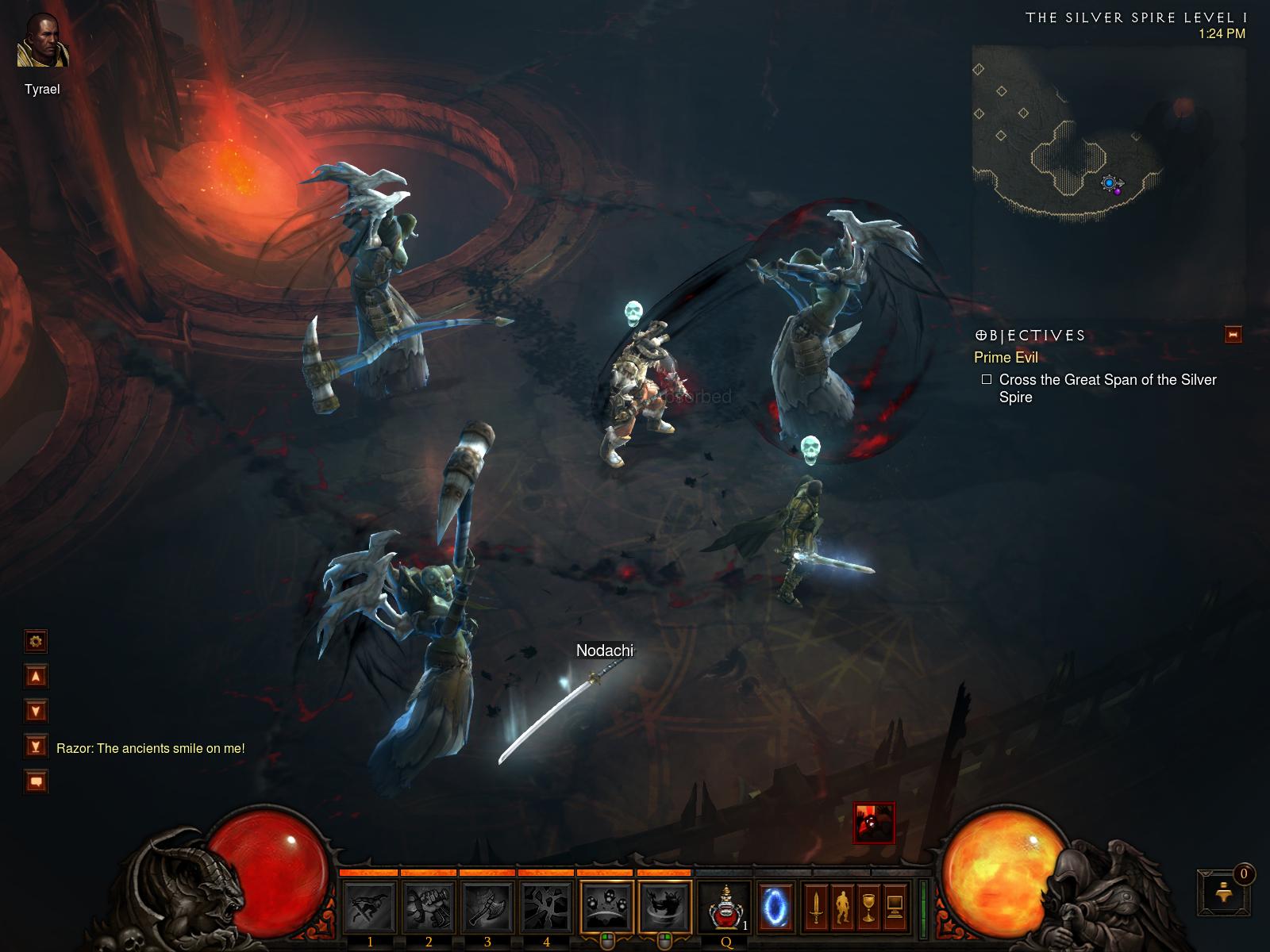Select the Prime Evil quest title

pos(1006,358)
